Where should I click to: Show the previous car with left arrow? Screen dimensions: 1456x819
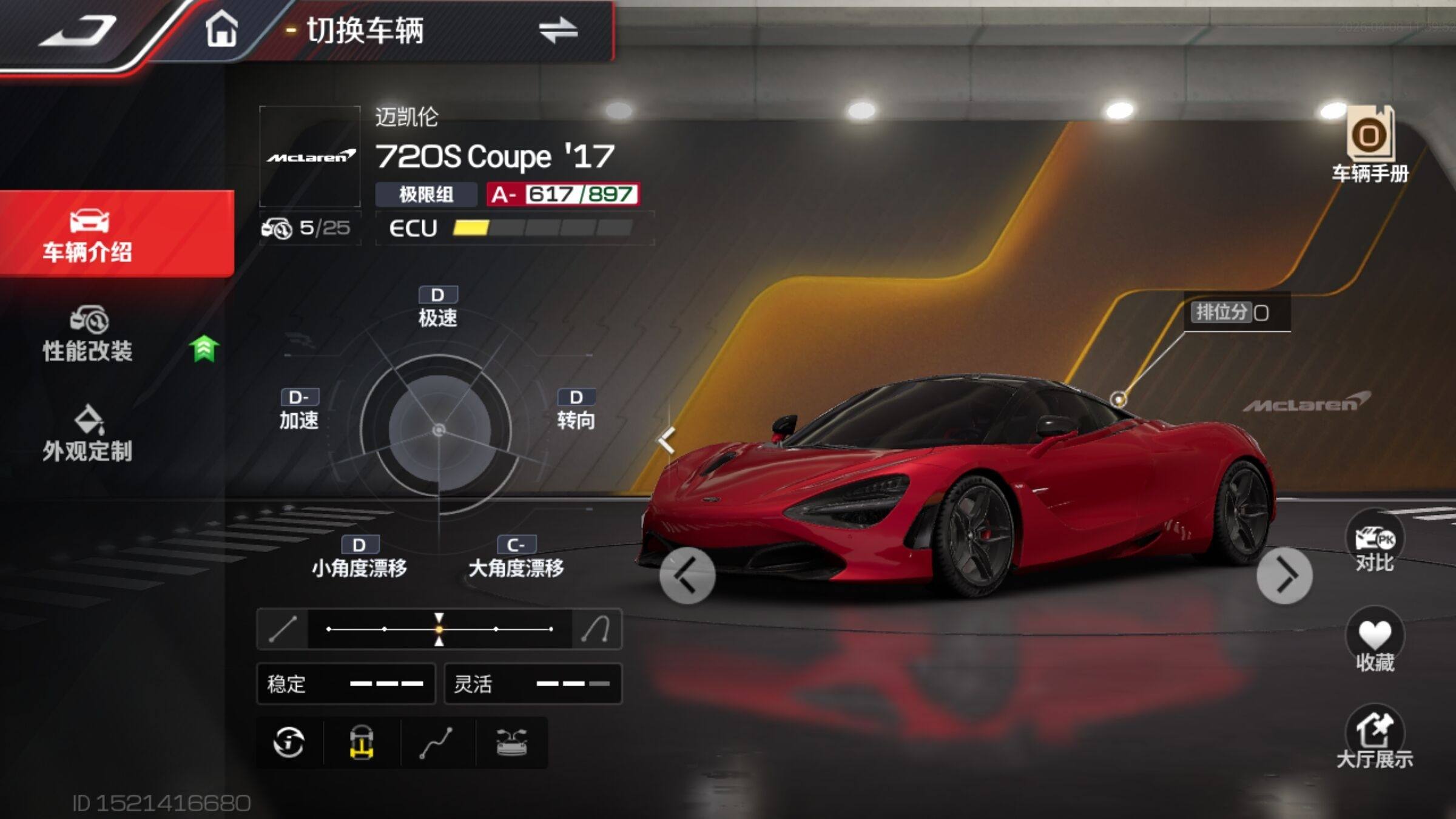pos(687,575)
